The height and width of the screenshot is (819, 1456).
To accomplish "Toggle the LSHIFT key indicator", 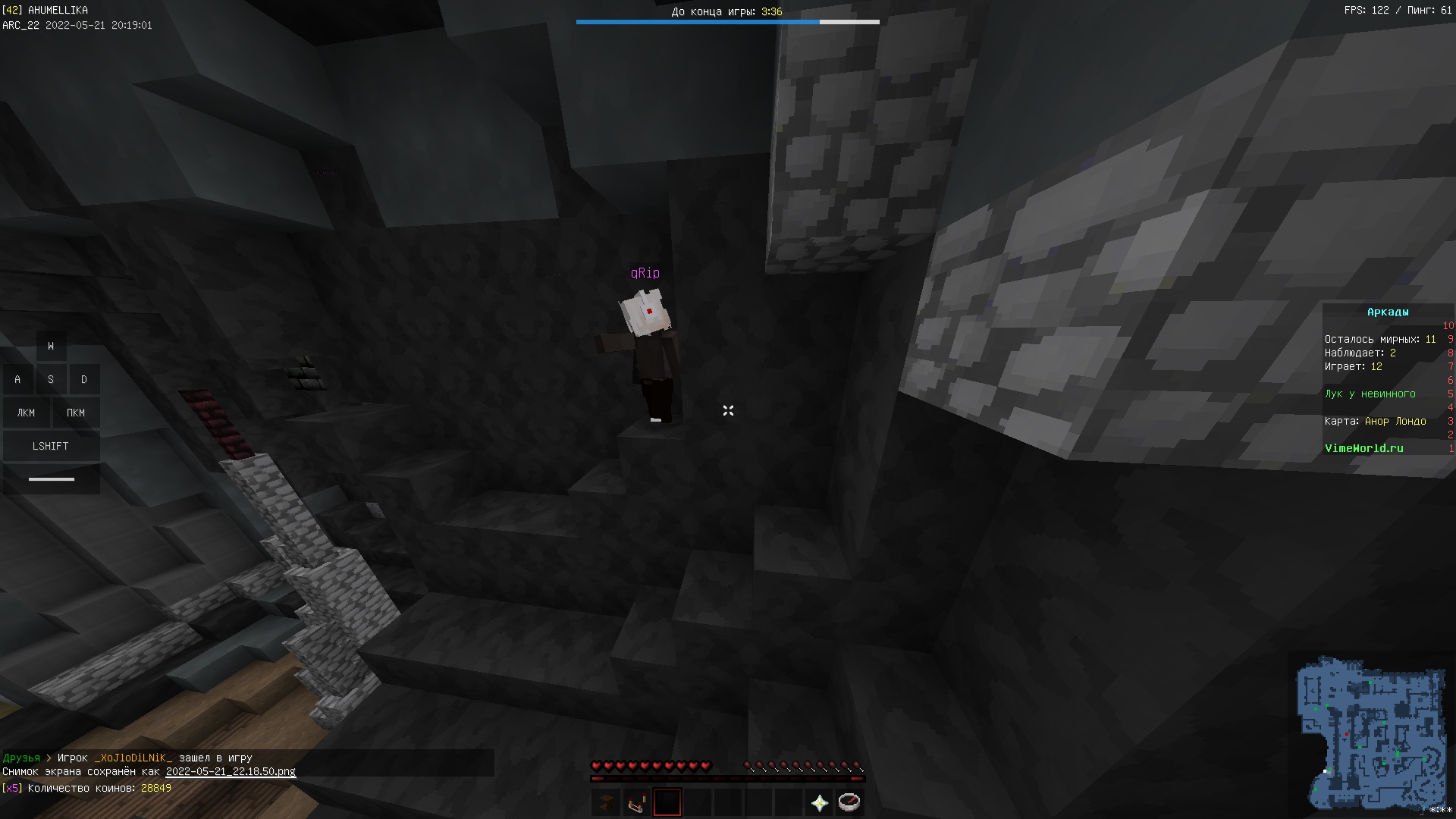I will point(51,446).
